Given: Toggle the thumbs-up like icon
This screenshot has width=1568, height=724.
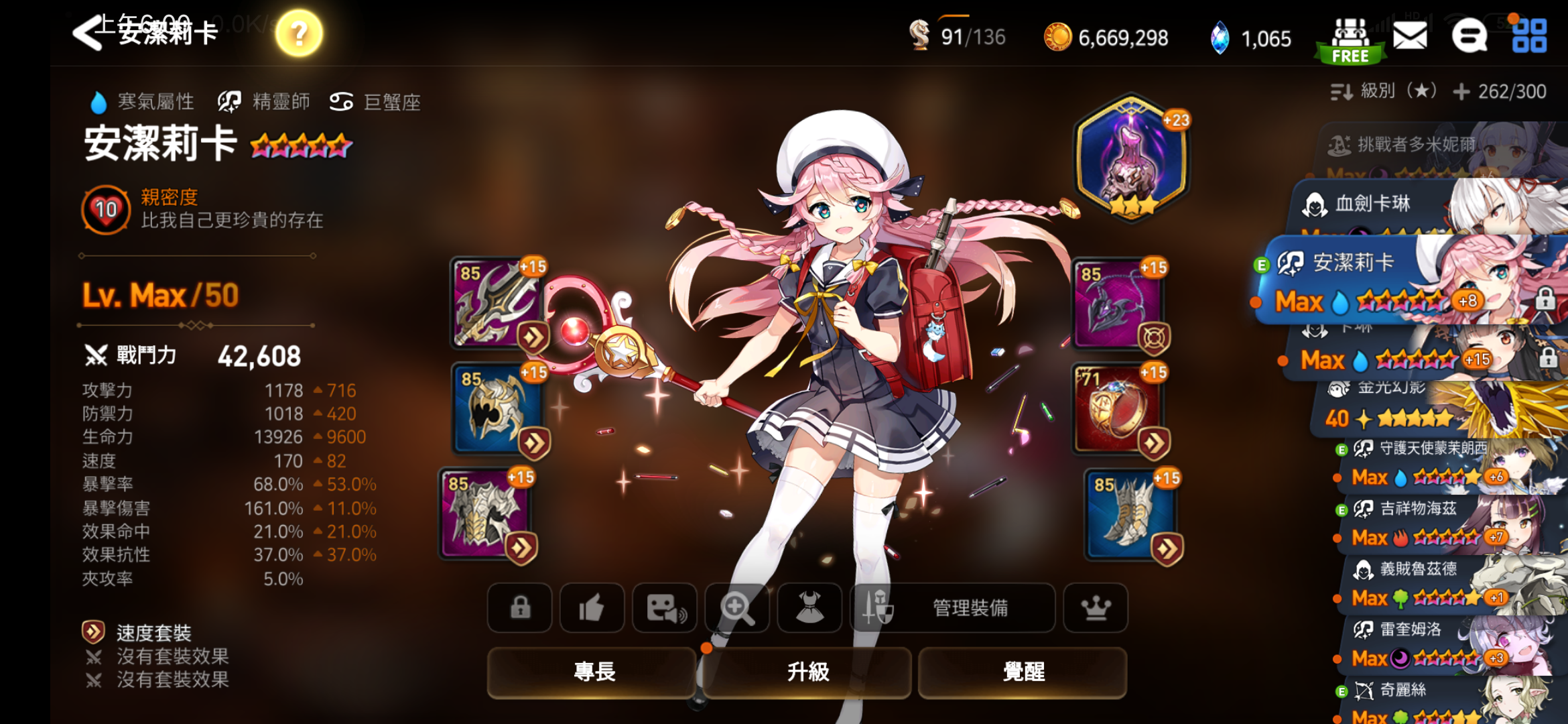Looking at the screenshot, I should point(592,608).
